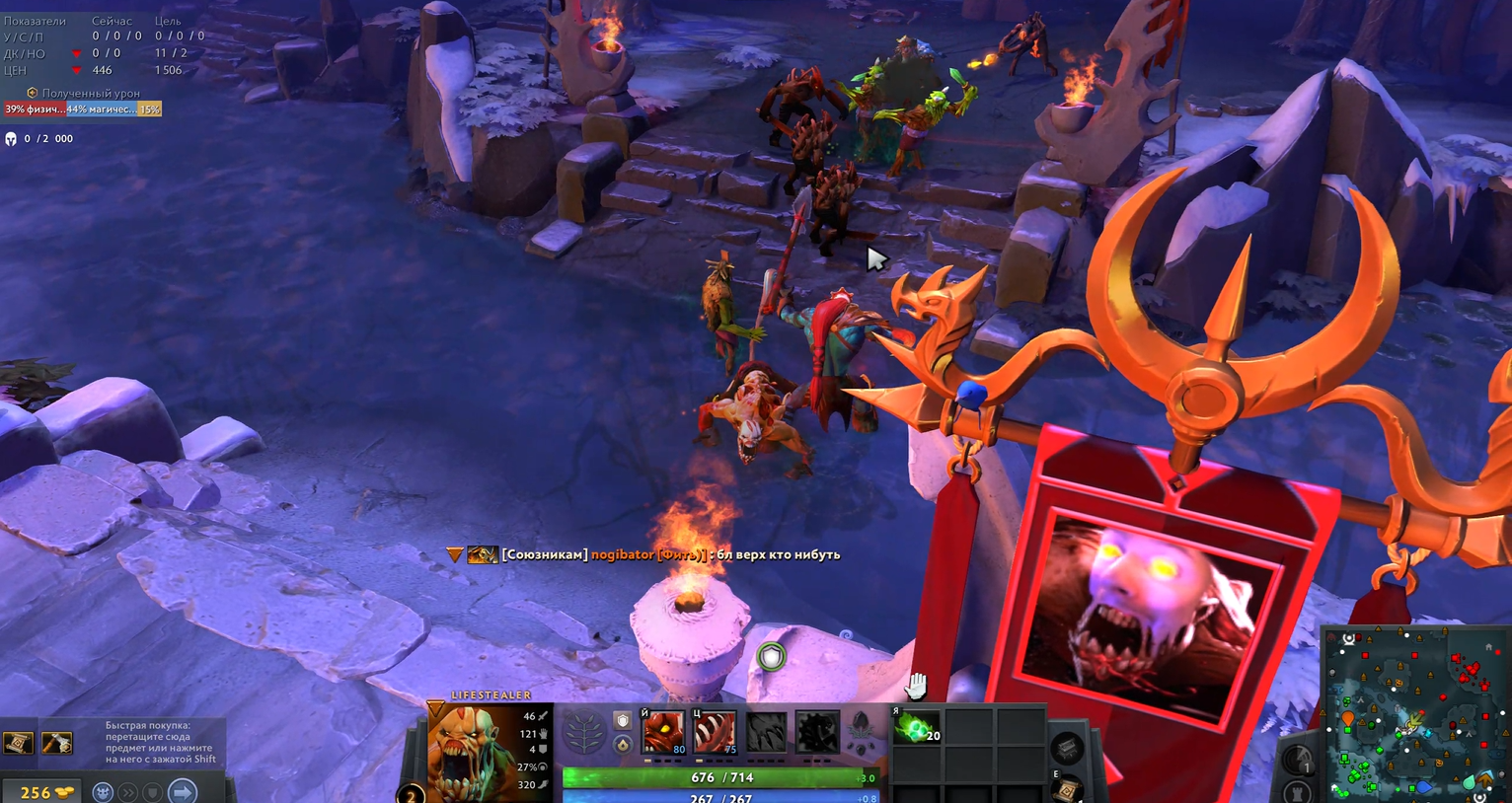Open the third, unlearned ability

766,733
